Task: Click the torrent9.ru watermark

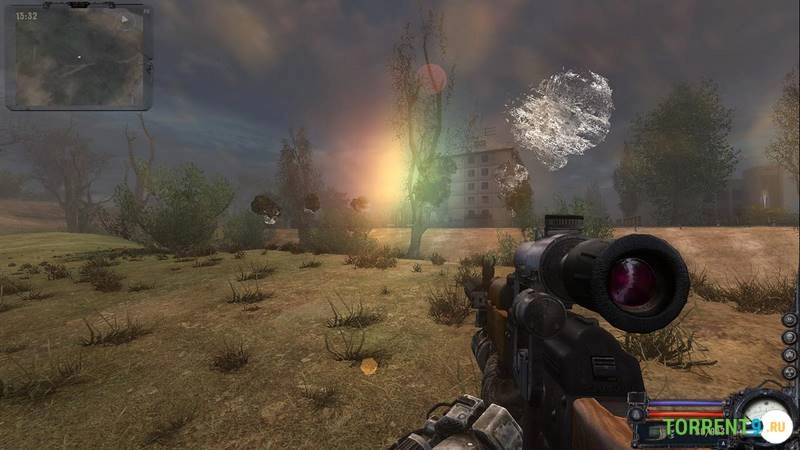Action: 712,429
